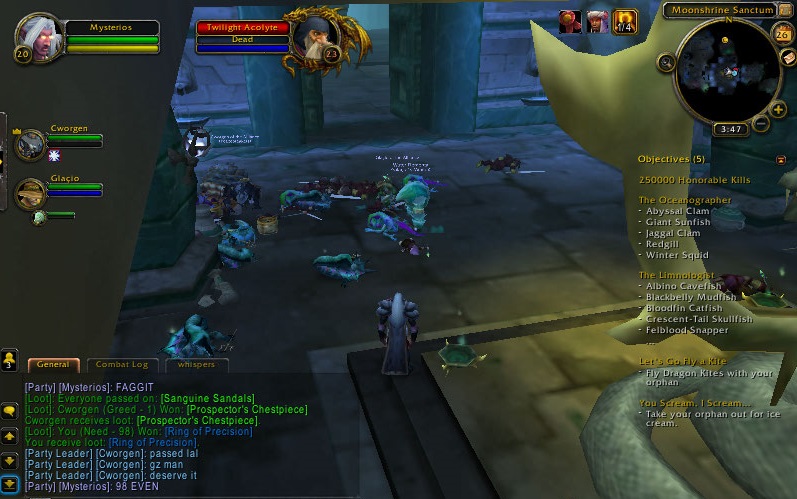Viewport: 797px width, 499px height.
Task: Select the Mysterios player portrait
Action: (x=41, y=35)
